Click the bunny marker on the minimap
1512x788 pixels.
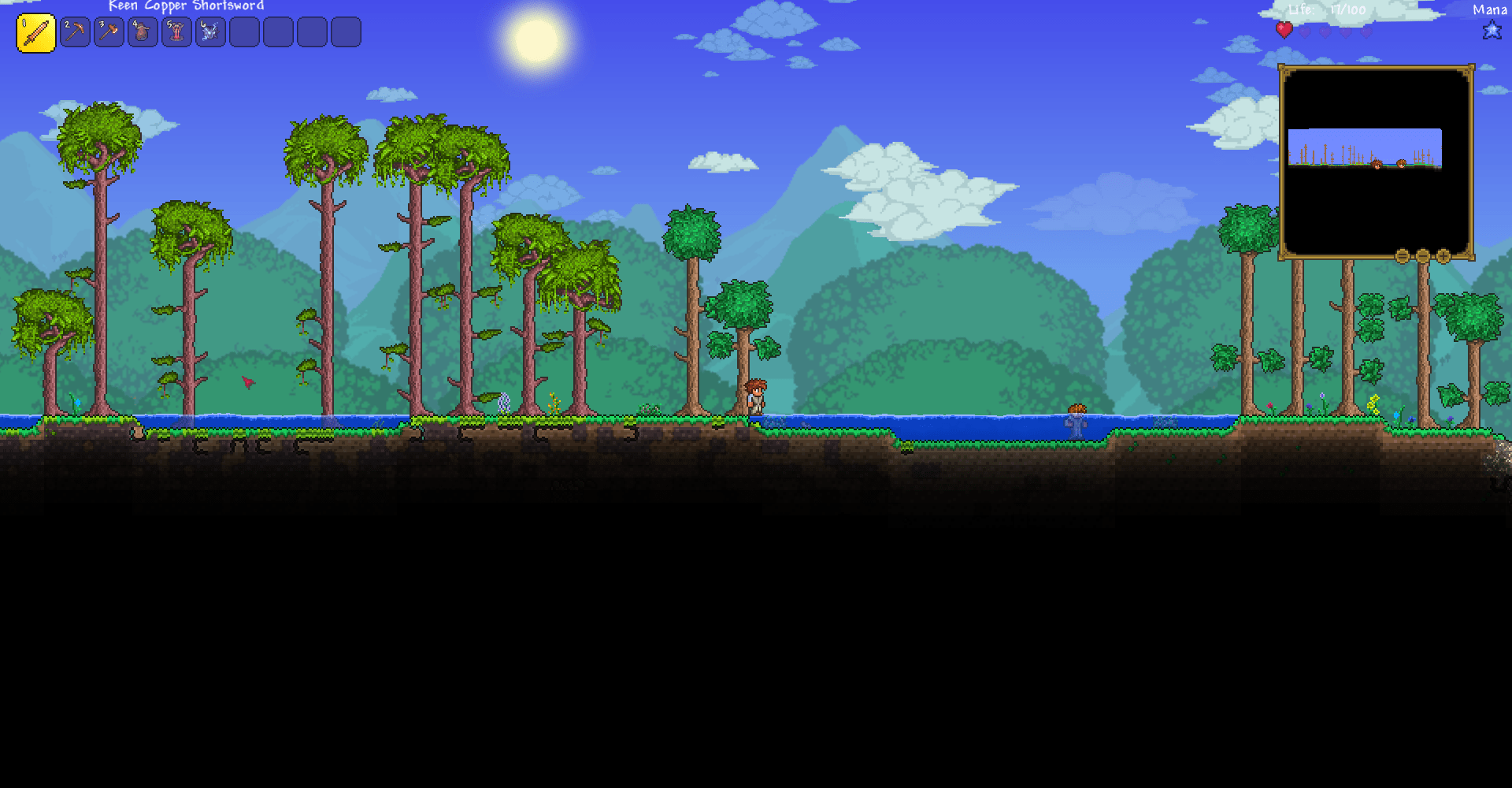point(1402,162)
